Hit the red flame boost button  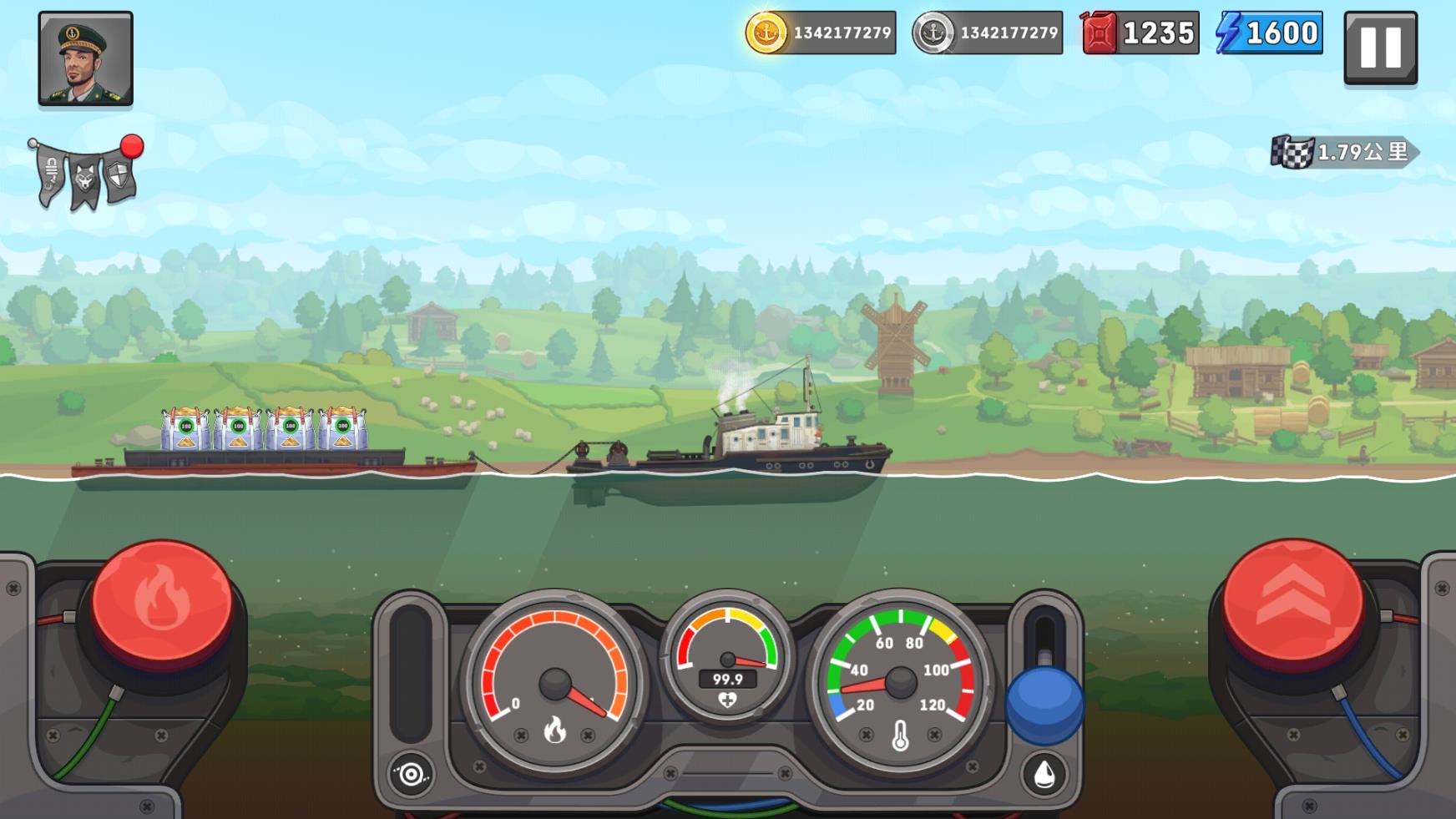(161, 601)
